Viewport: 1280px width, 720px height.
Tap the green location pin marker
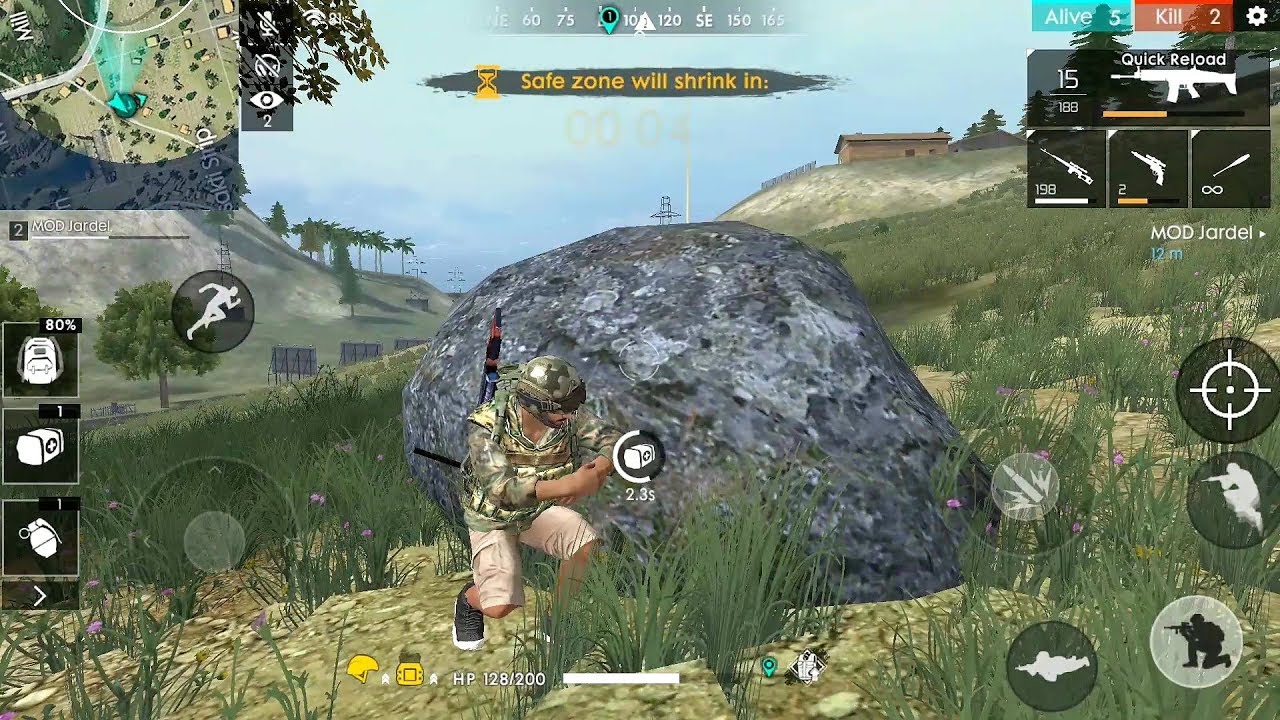click(x=769, y=663)
